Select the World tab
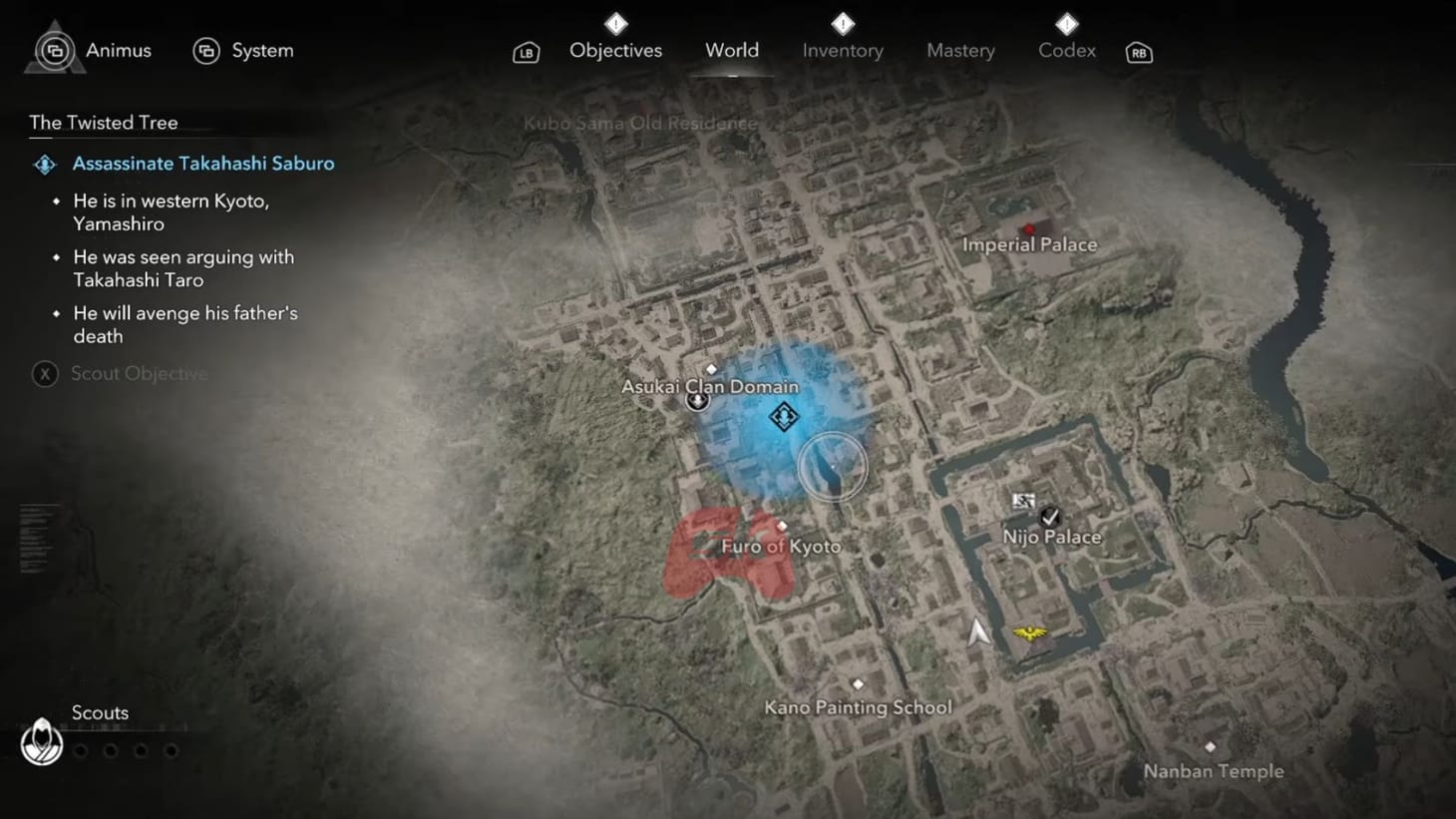The width and height of the screenshot is (1456, 819). coord(731,50)
